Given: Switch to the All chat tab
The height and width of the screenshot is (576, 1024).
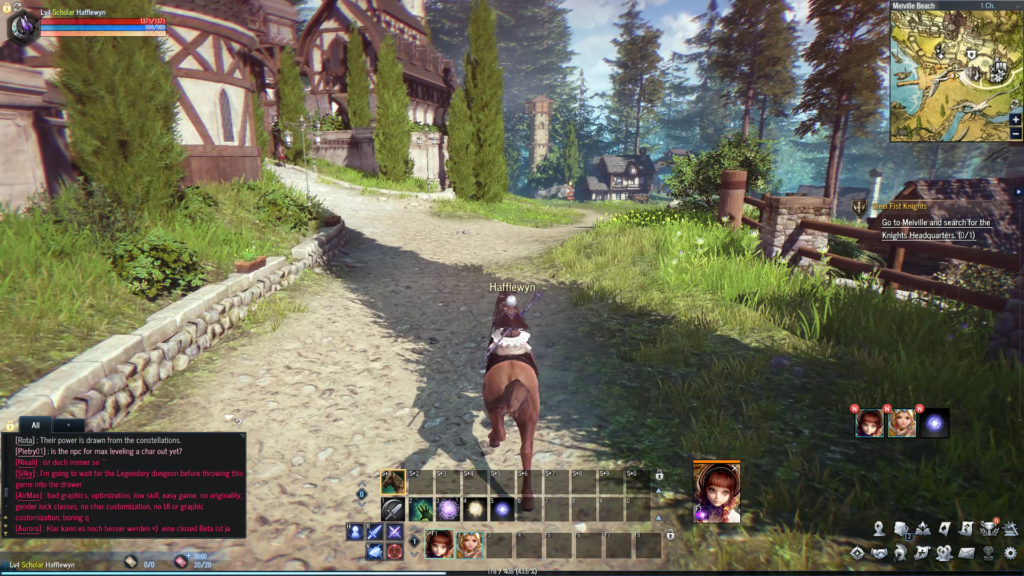Looking at the screenshot, I should [x=36, y=425].
